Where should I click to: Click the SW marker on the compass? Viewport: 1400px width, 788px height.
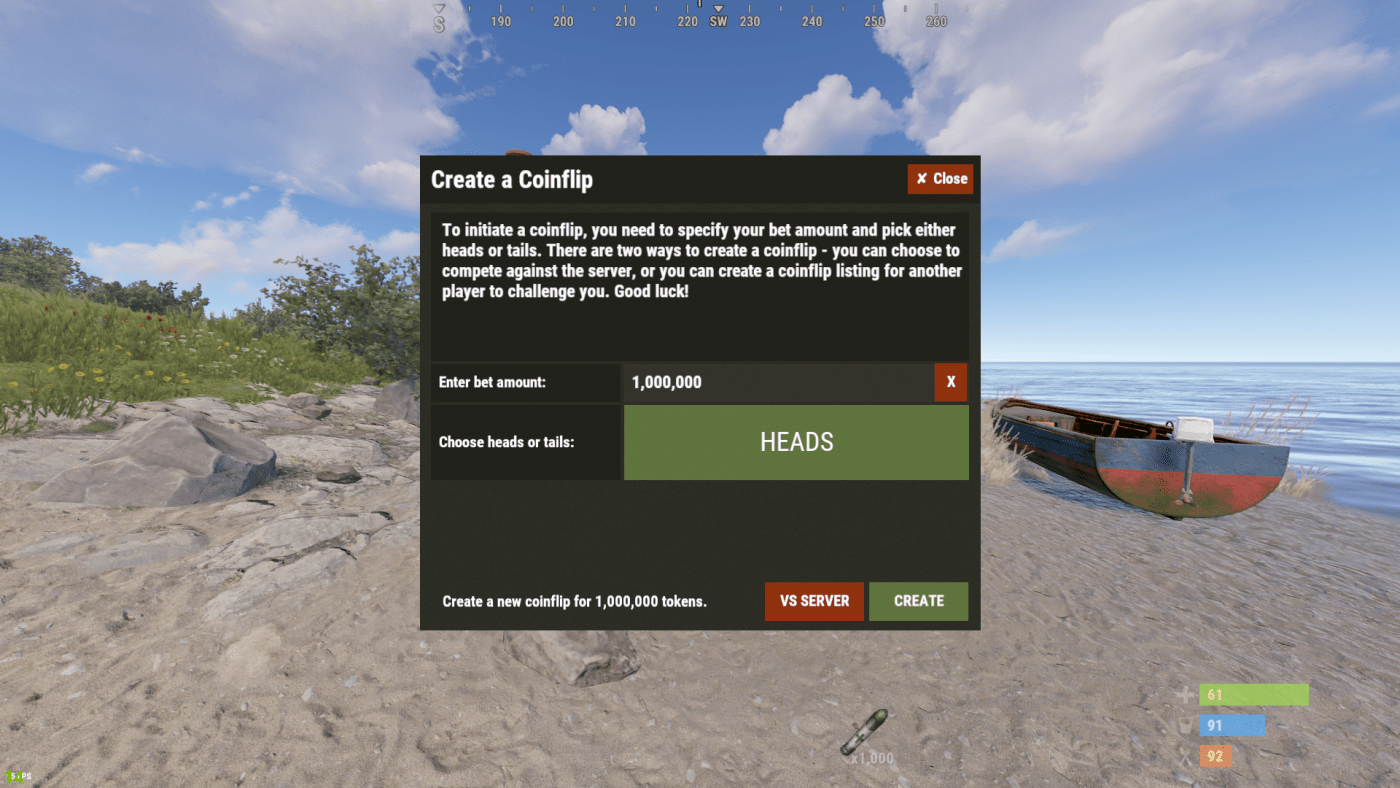point(718,20)
